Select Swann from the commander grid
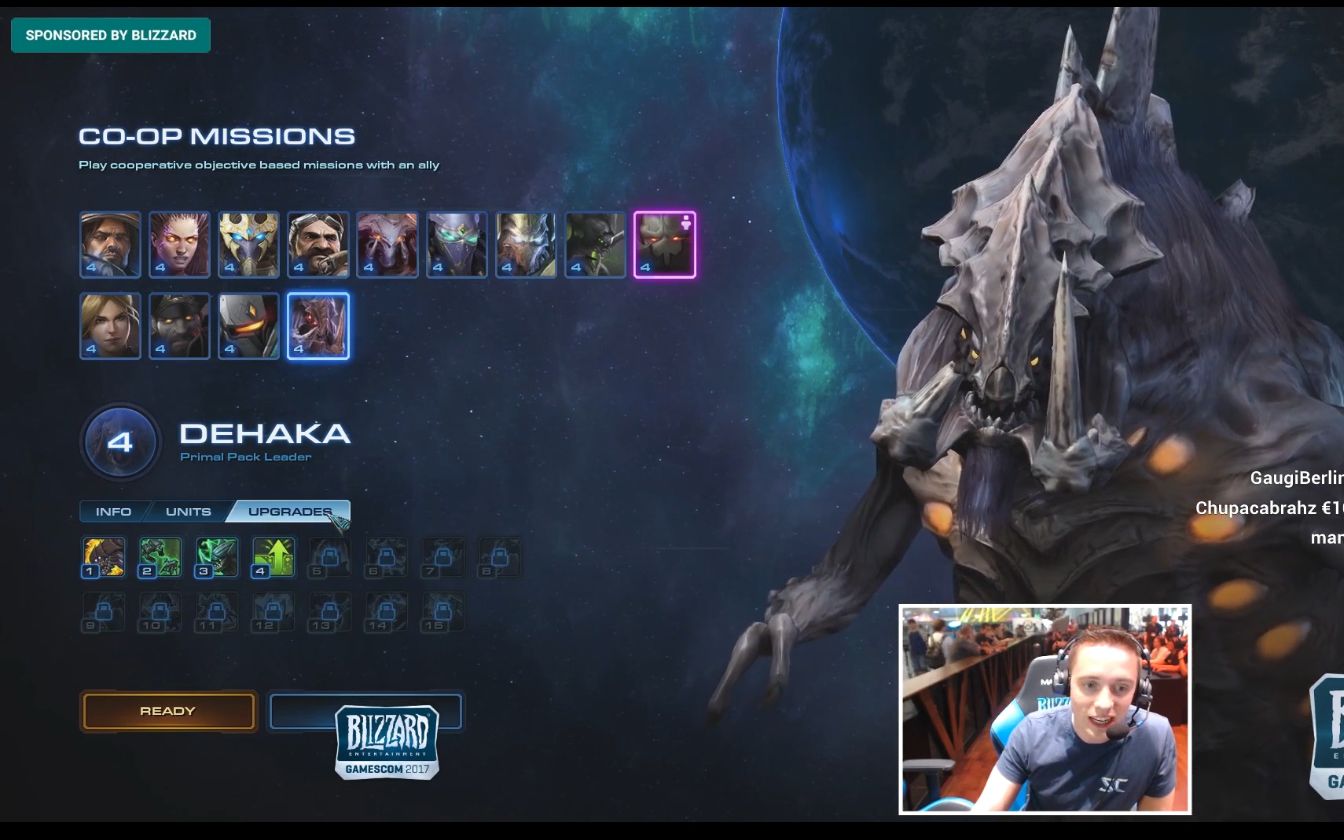Viewport: 1344px width, 840px height. [318, 244]
